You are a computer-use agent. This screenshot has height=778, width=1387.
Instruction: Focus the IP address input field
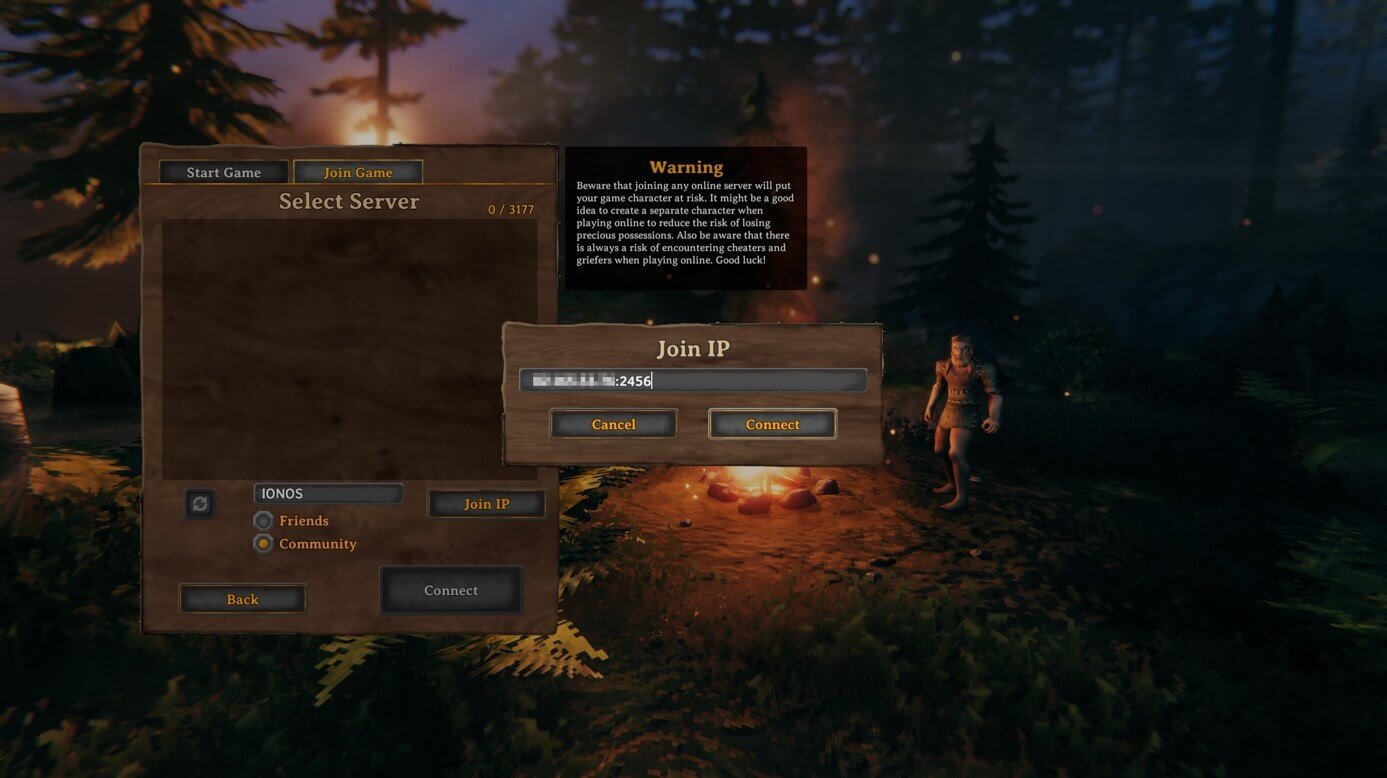pyautogui.click(x=693, y=380)
